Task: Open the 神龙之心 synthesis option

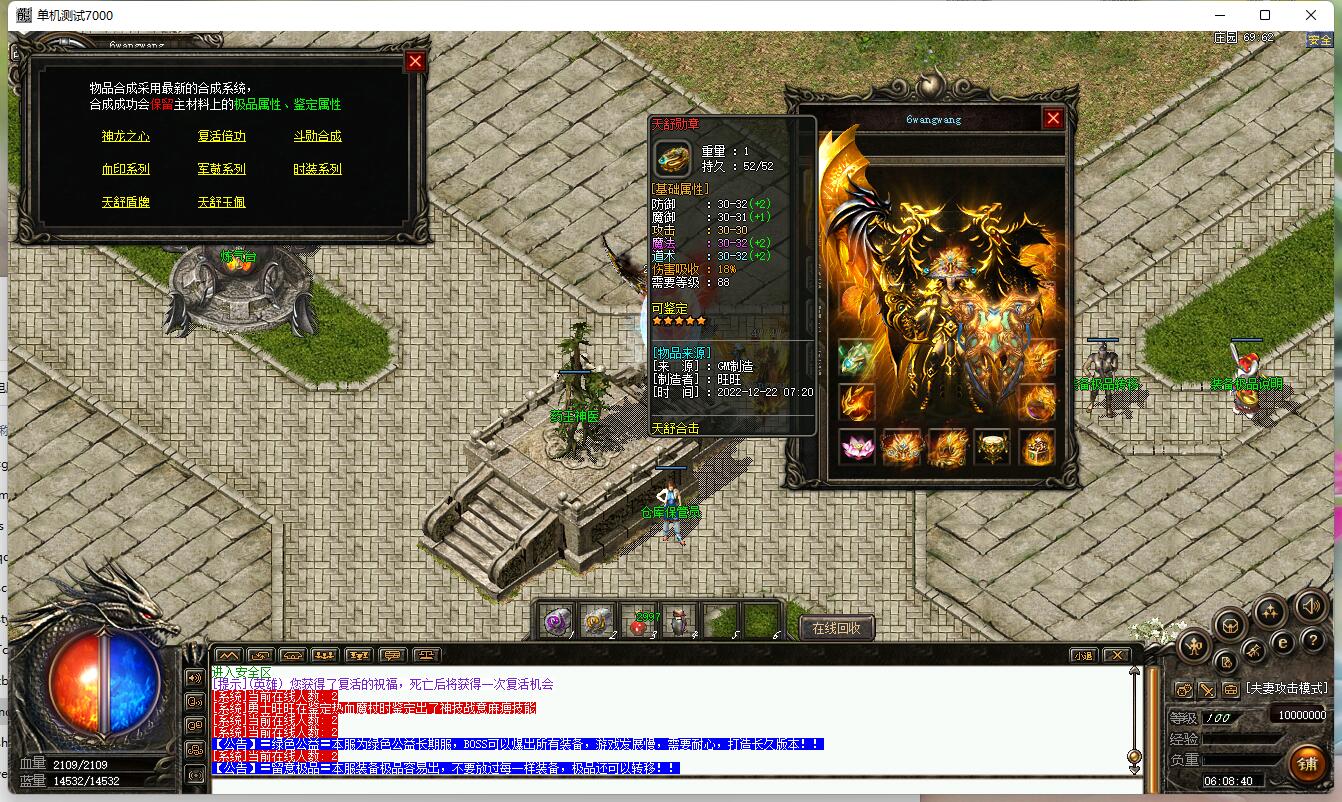Action: tap(125, 136)
